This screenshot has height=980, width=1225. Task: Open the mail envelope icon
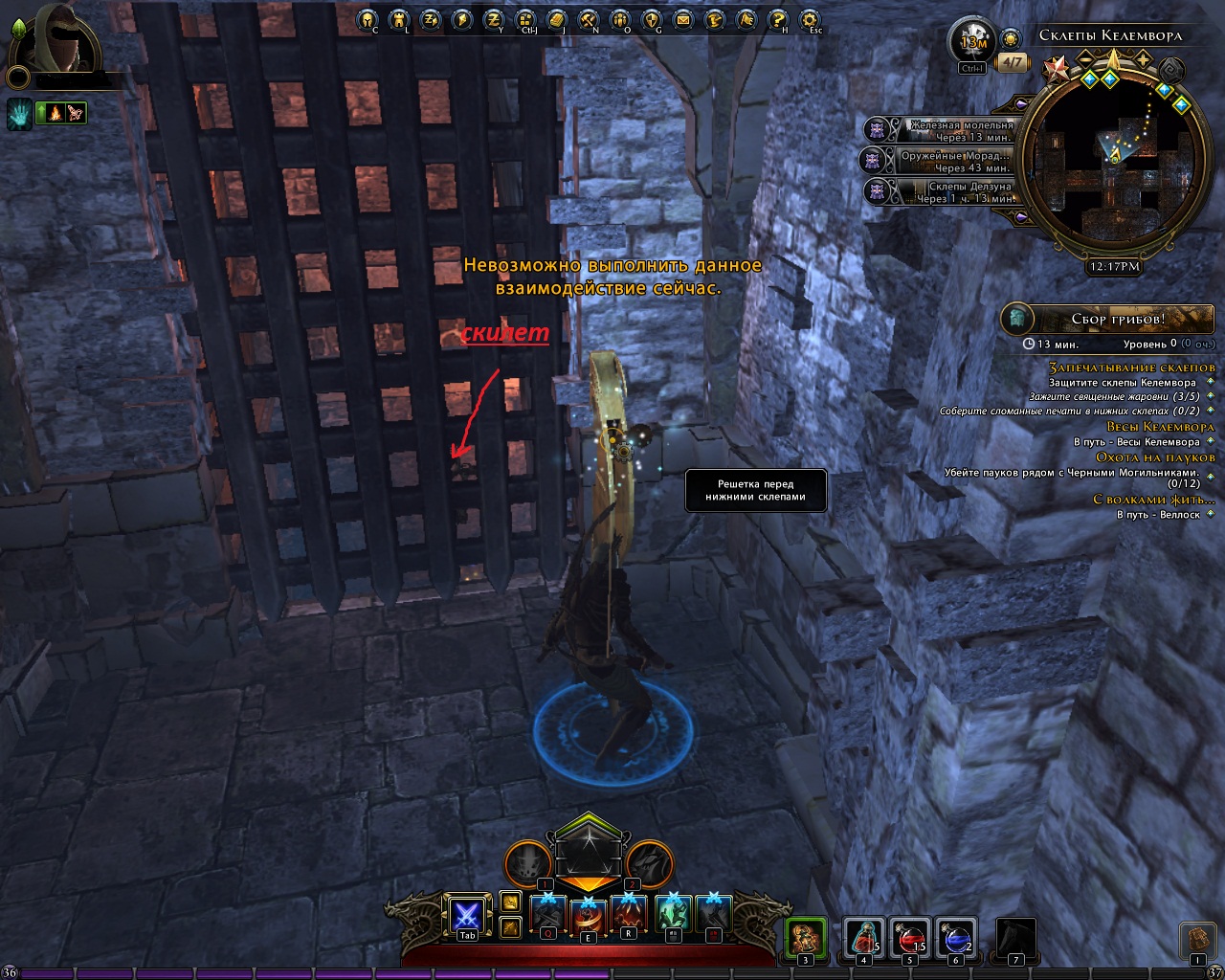(x=682, y=19)
